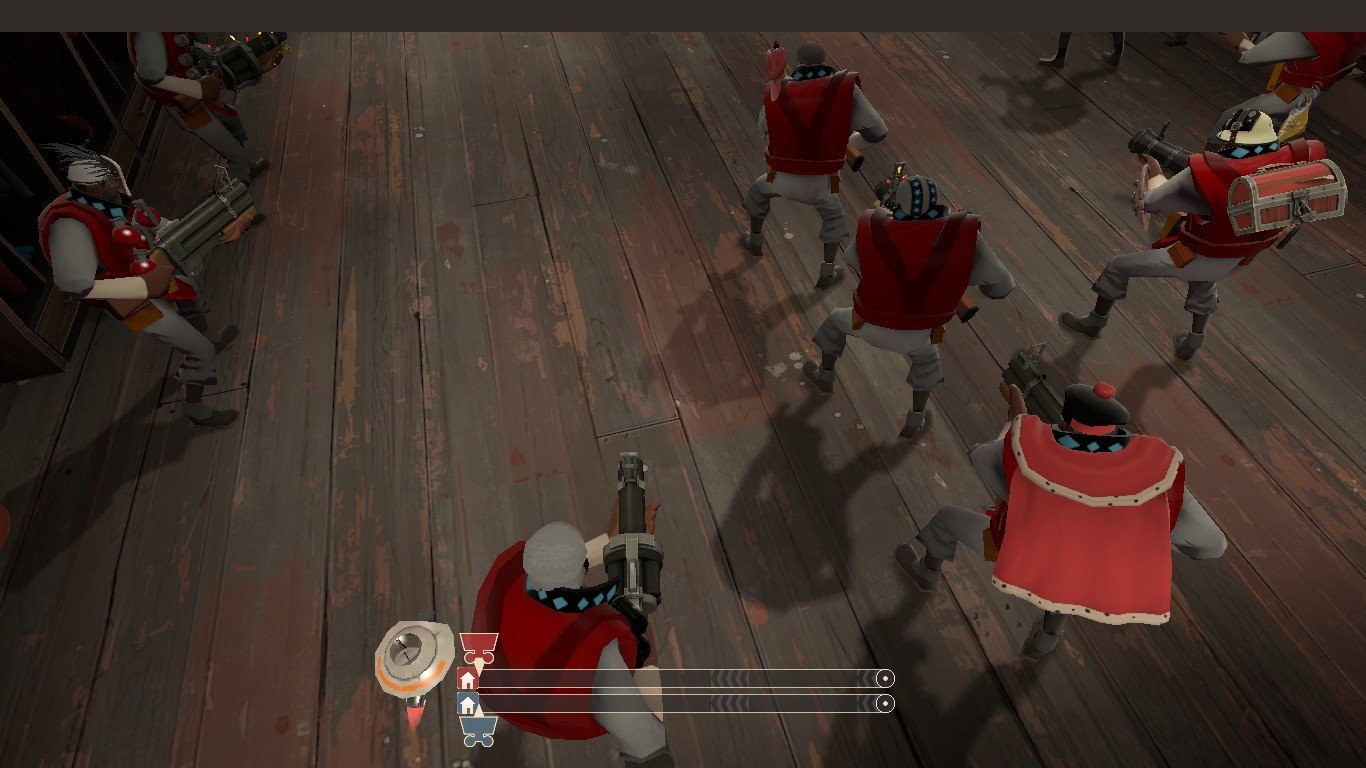Select the red team home icon
This screenshot has height=768, width=1366.
tap(467, 679)
